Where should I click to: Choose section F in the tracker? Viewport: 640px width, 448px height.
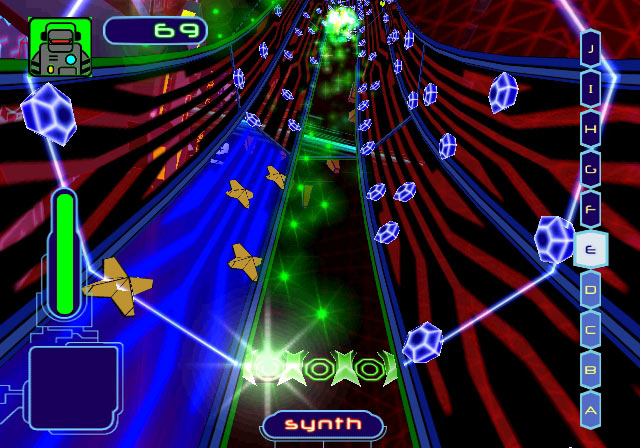pos(591,209)
